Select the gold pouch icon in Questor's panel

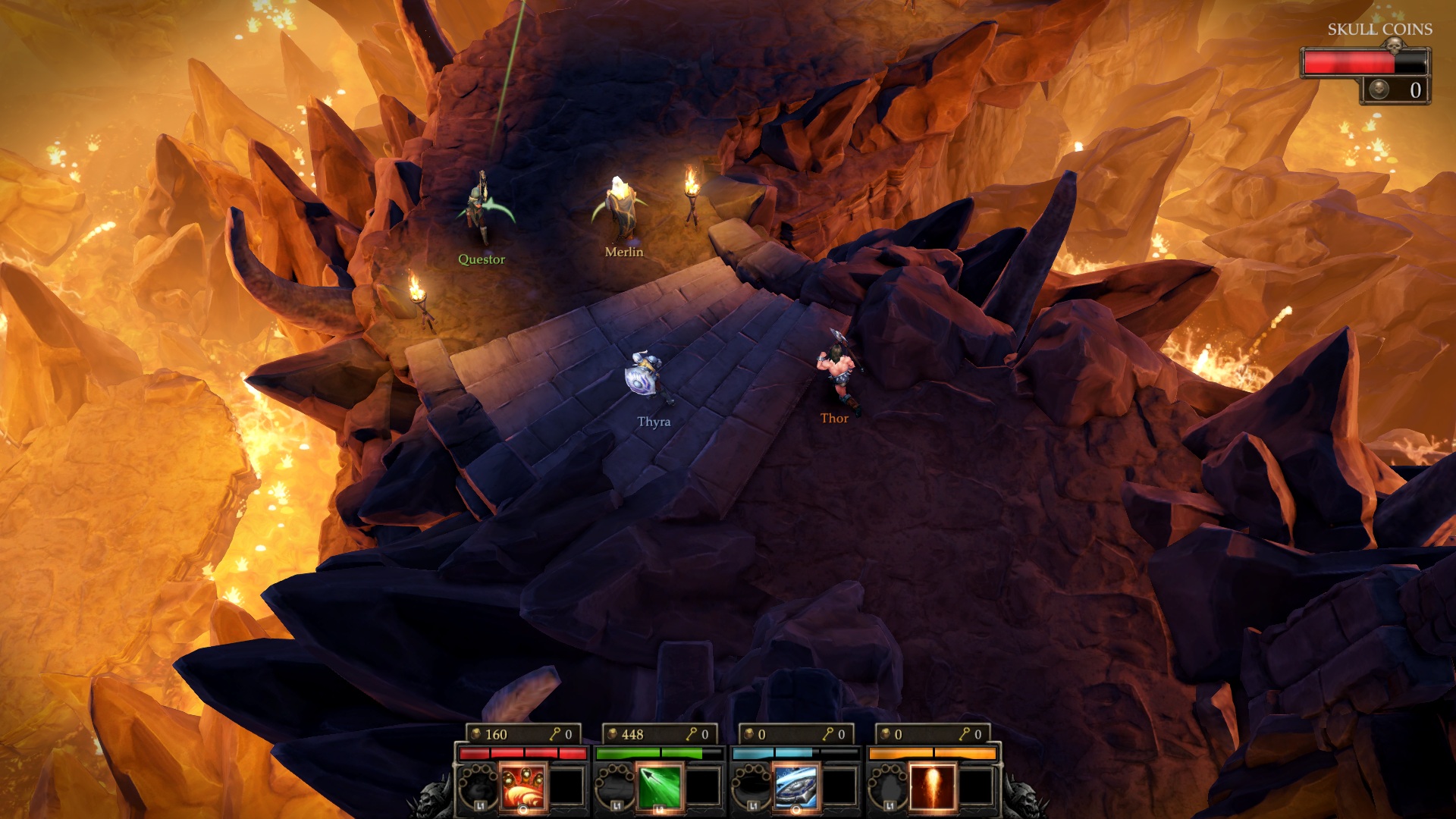point(476,734)
